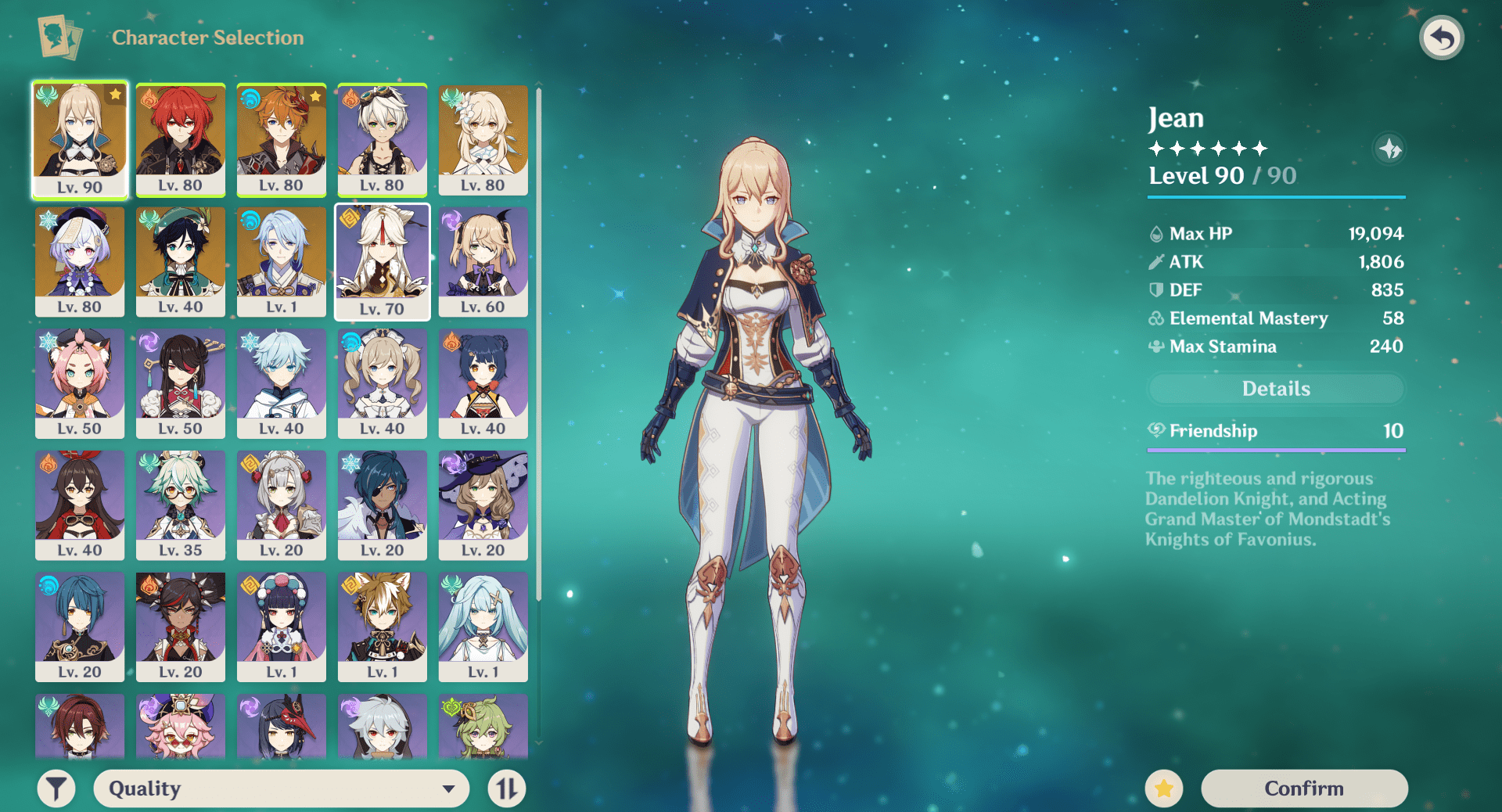Open Jean's Details panel
Image resolution: width=1502 pixels, height=812 pixels.
tap(1276, 389)
